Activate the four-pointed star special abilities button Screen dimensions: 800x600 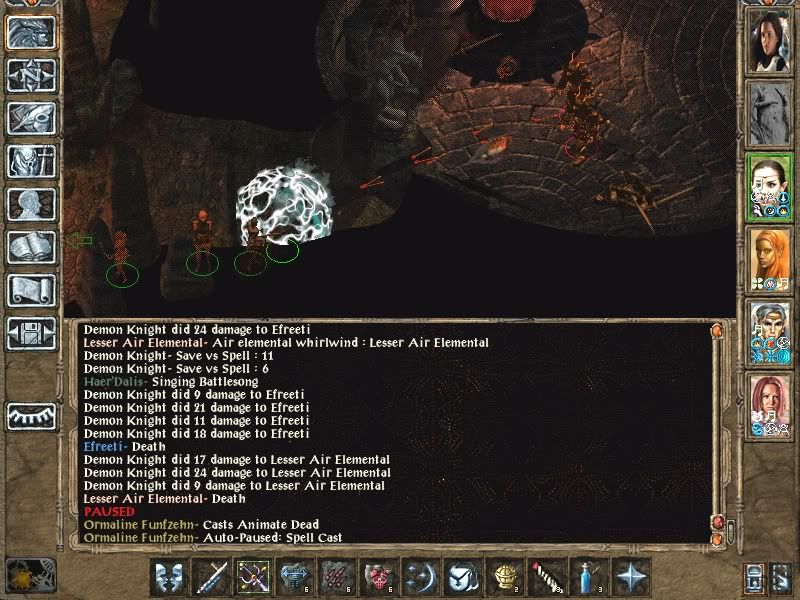click(630, 577)
